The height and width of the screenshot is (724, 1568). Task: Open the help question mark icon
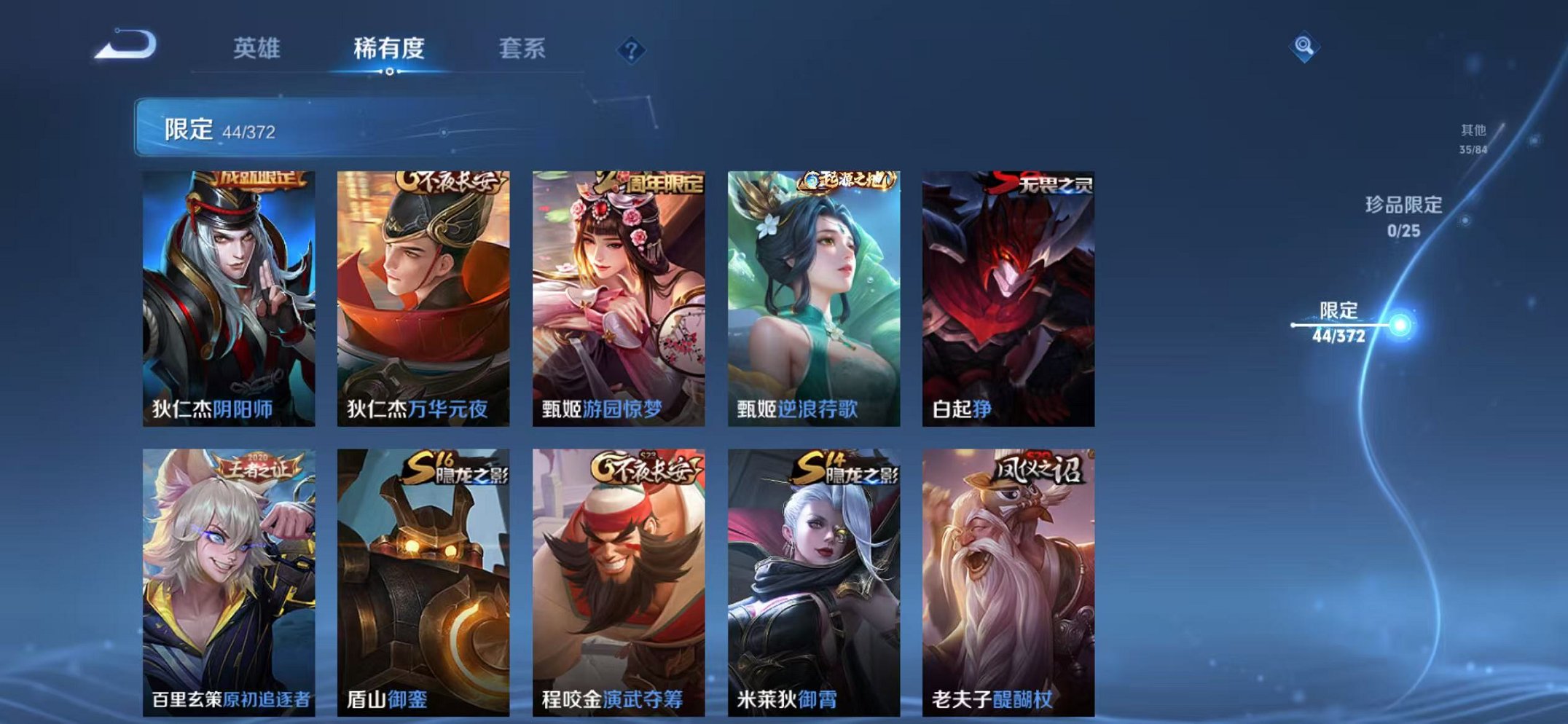click(x=632, y=48)
